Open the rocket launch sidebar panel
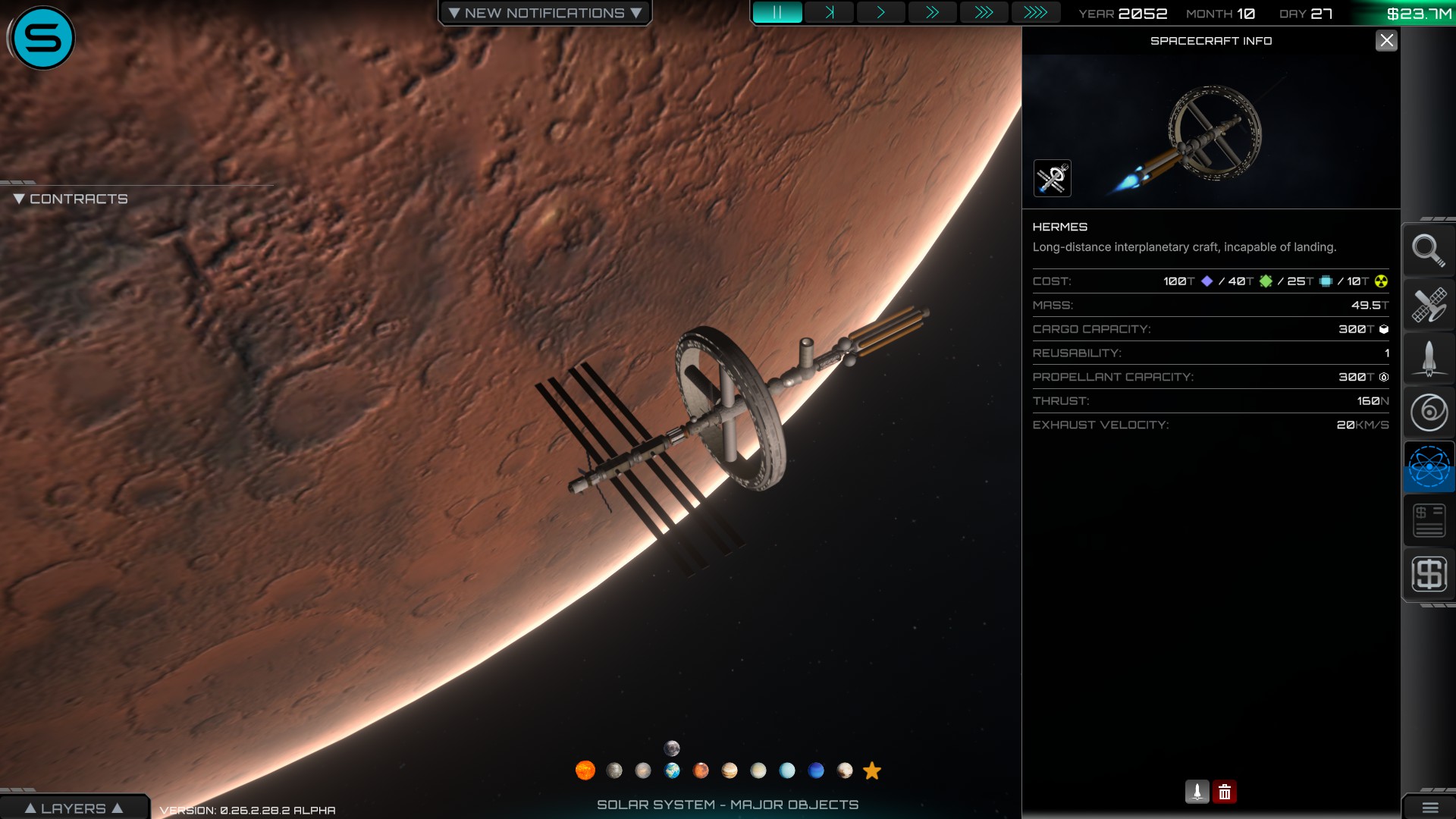This screenshot has width=1456, height=819. click(x=1429, y=359)
